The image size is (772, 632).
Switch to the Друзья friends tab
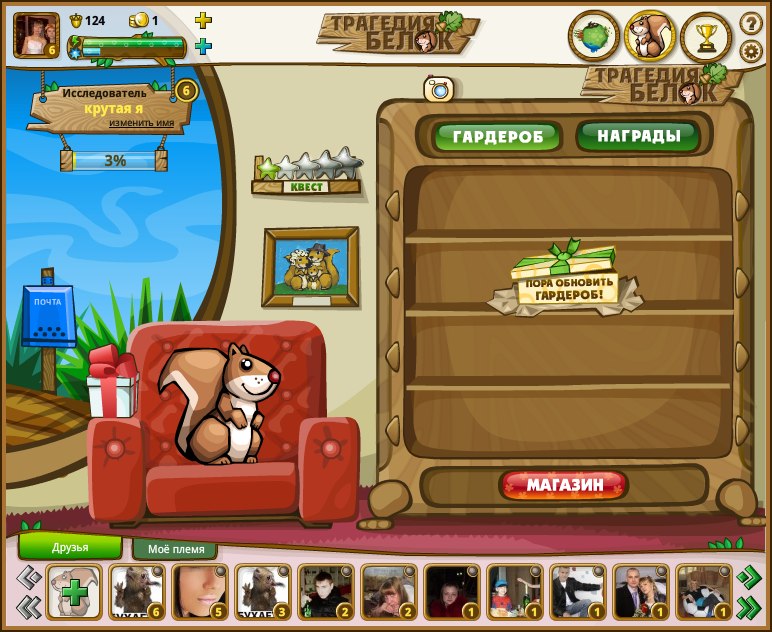[70, 547]
